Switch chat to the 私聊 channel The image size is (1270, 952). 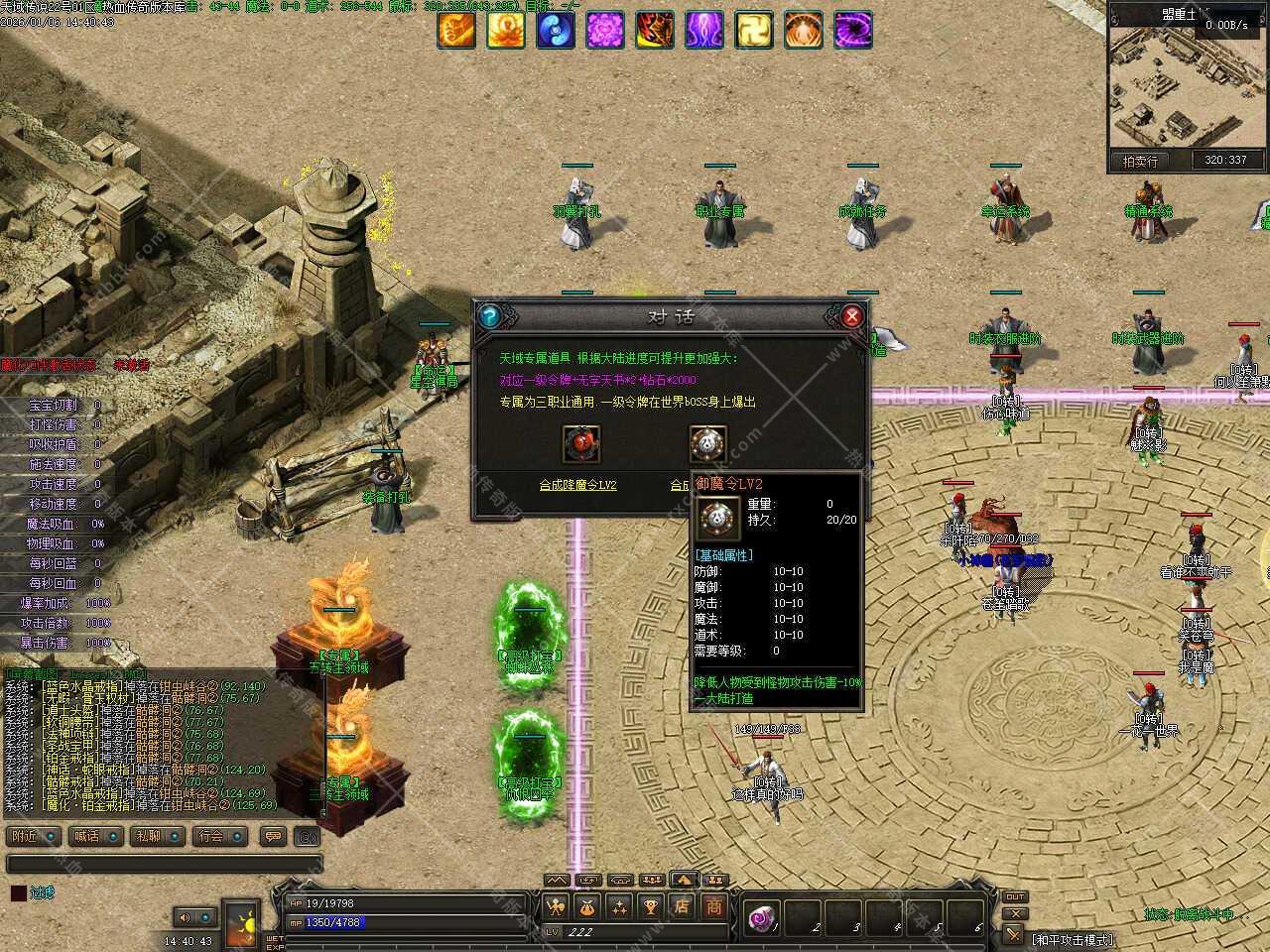point(156,836)
